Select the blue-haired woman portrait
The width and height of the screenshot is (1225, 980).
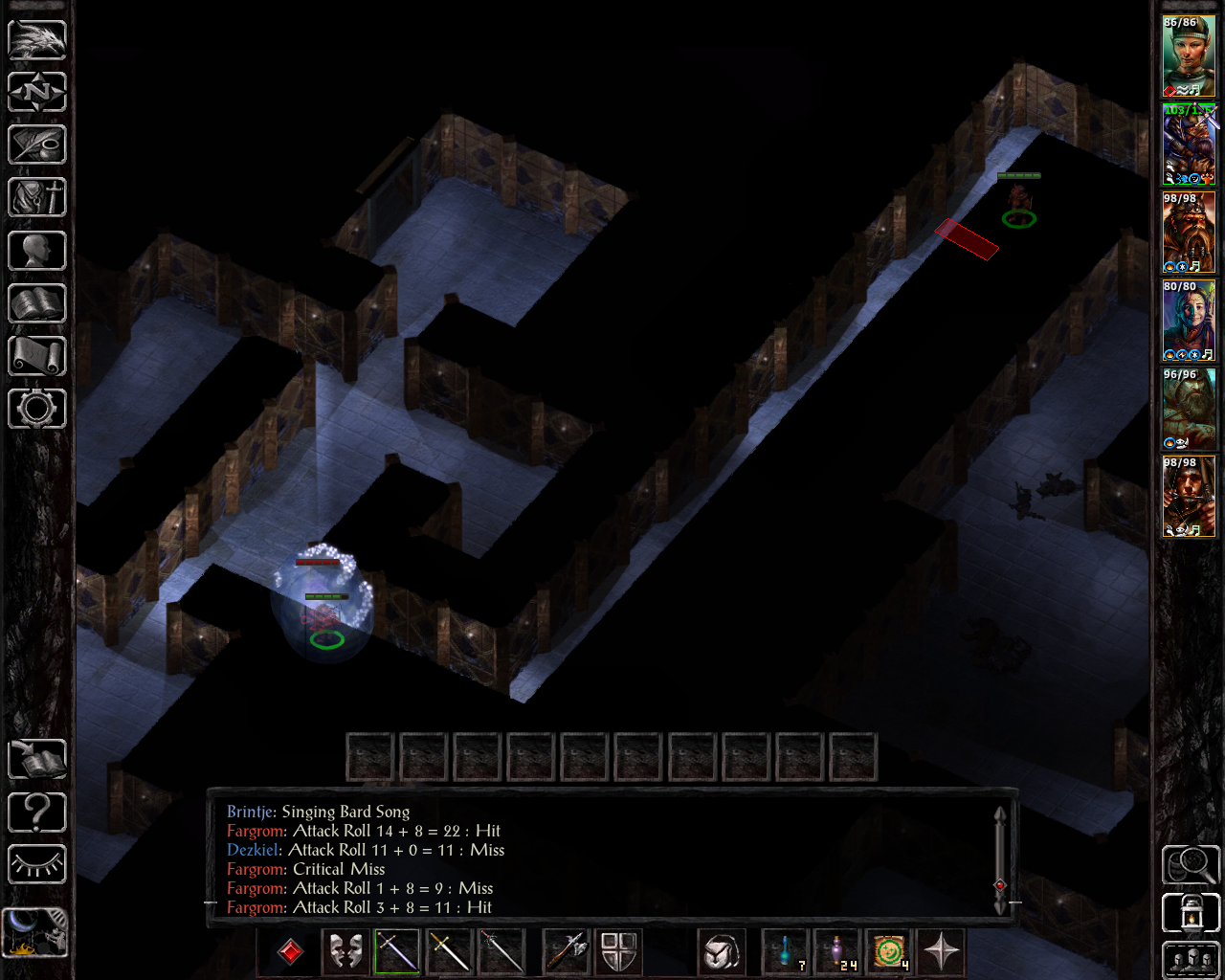click(1188, 321)
